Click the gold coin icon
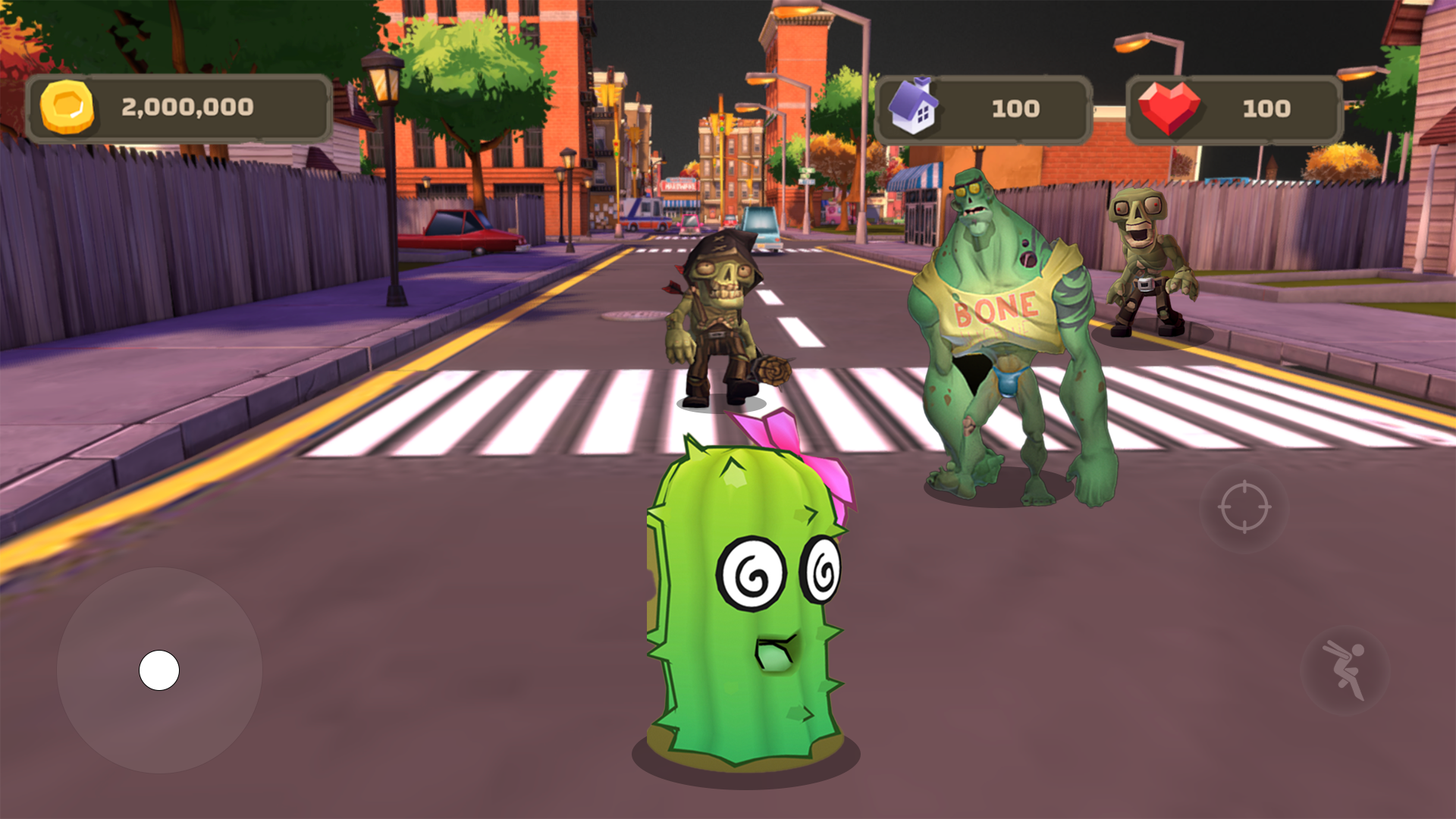The width and height of the screenshot is (1456, 819). coord(68,106)
